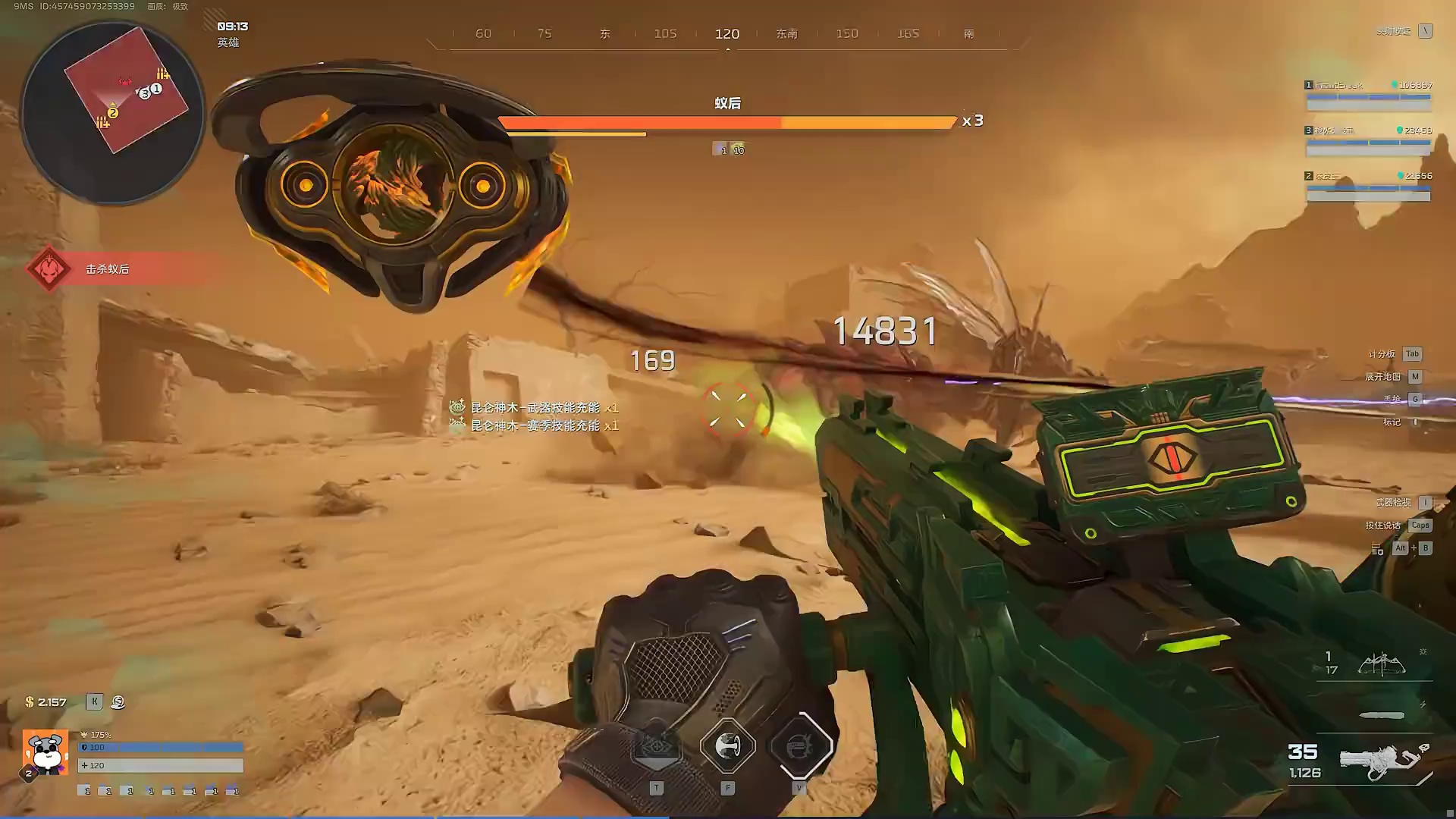The image size is (1456, 819).
Task: Select the 击杀蚁后 objective tracker
Action: pyautogui.click(x=106, y=269)
